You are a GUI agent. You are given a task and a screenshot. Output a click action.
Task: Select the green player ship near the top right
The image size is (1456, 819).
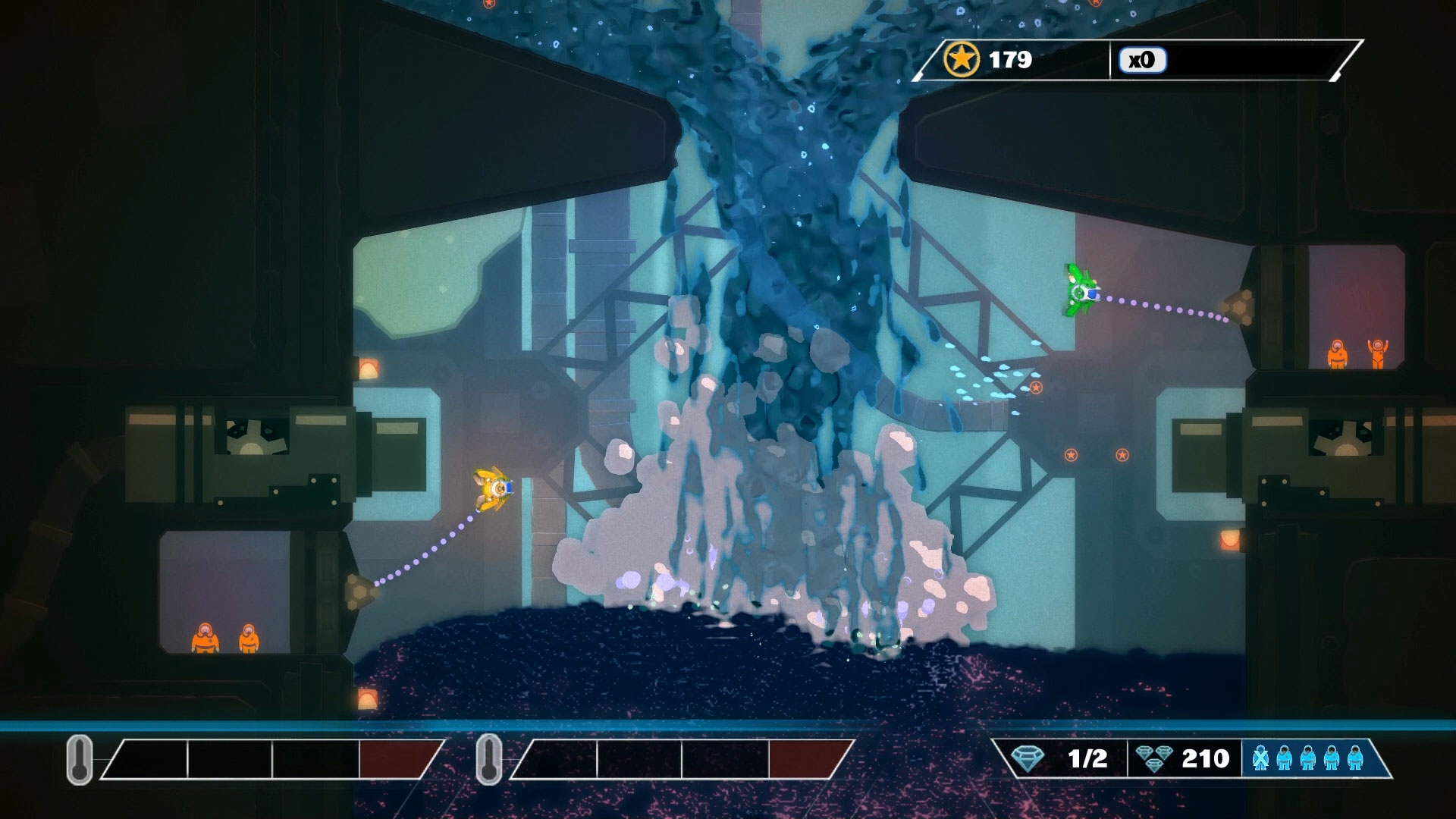click(x=1080, y=290)
